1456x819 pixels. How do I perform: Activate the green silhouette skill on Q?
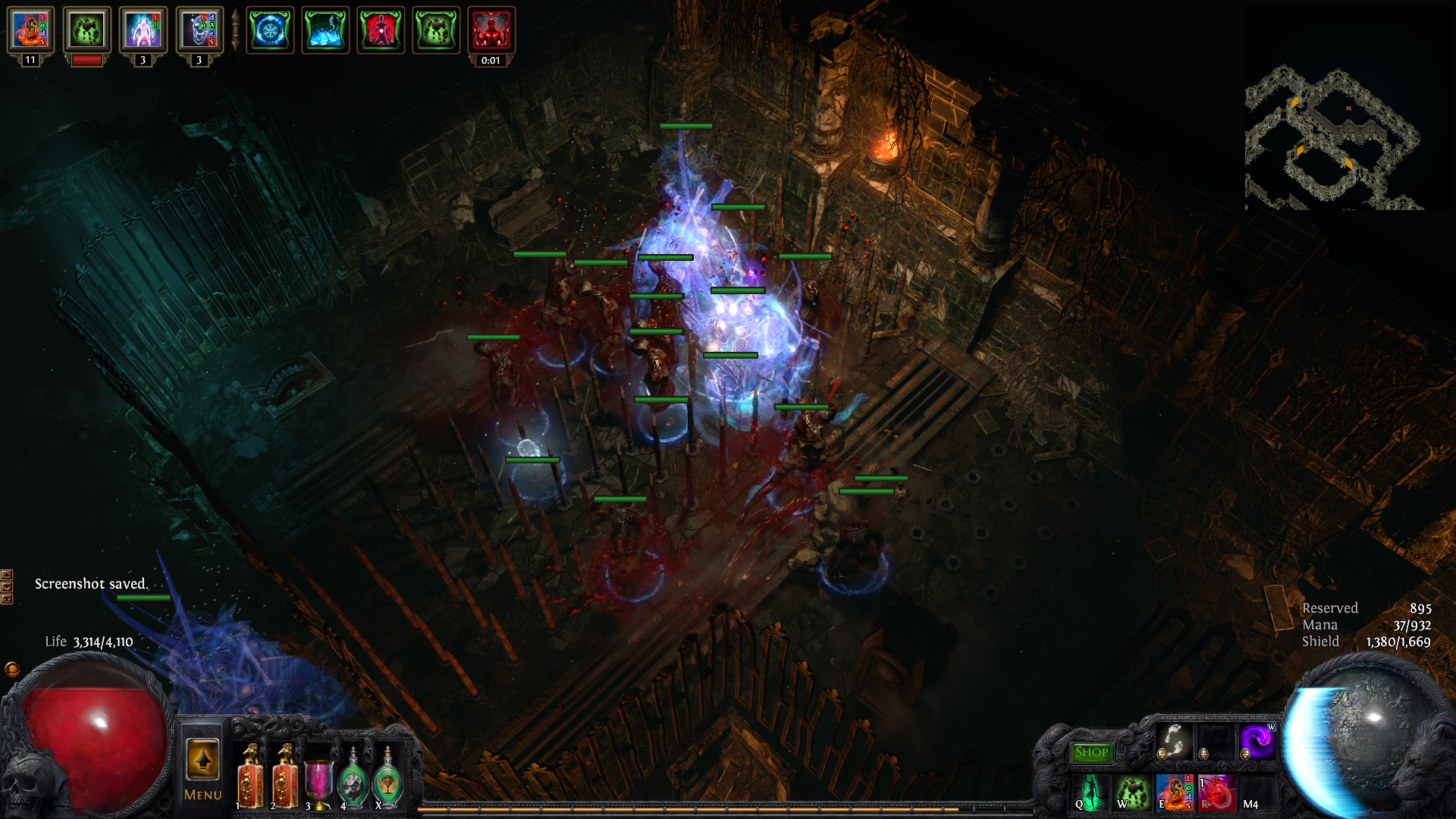pos(1092,792)
